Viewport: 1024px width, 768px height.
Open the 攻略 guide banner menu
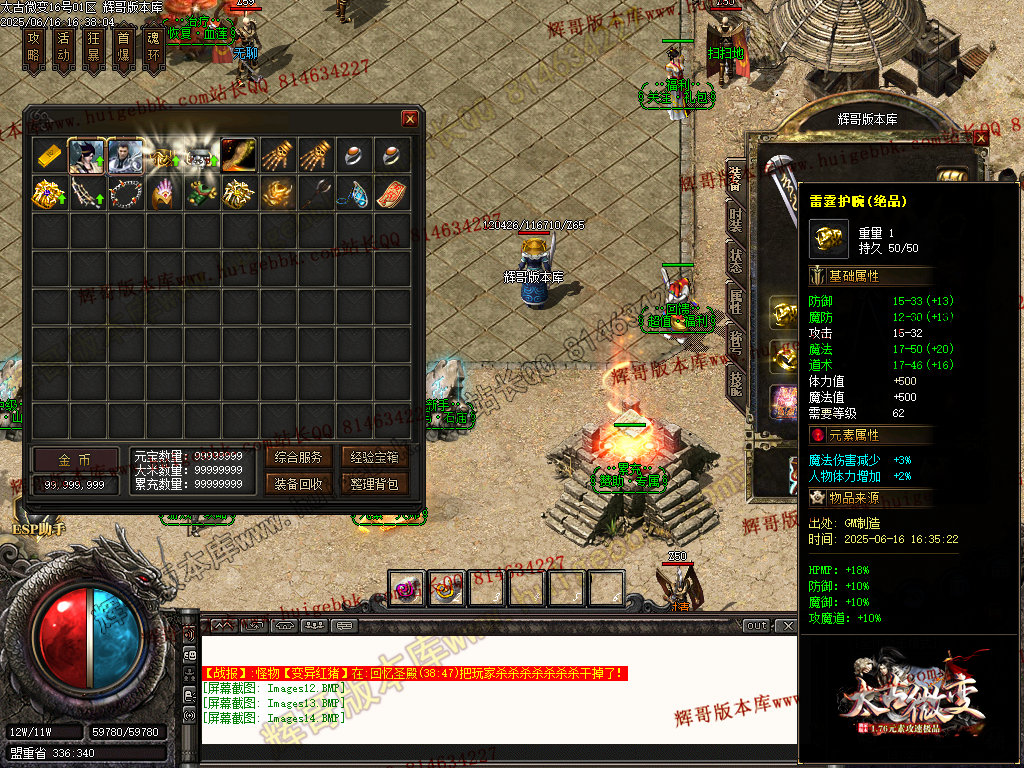point(33,47)
